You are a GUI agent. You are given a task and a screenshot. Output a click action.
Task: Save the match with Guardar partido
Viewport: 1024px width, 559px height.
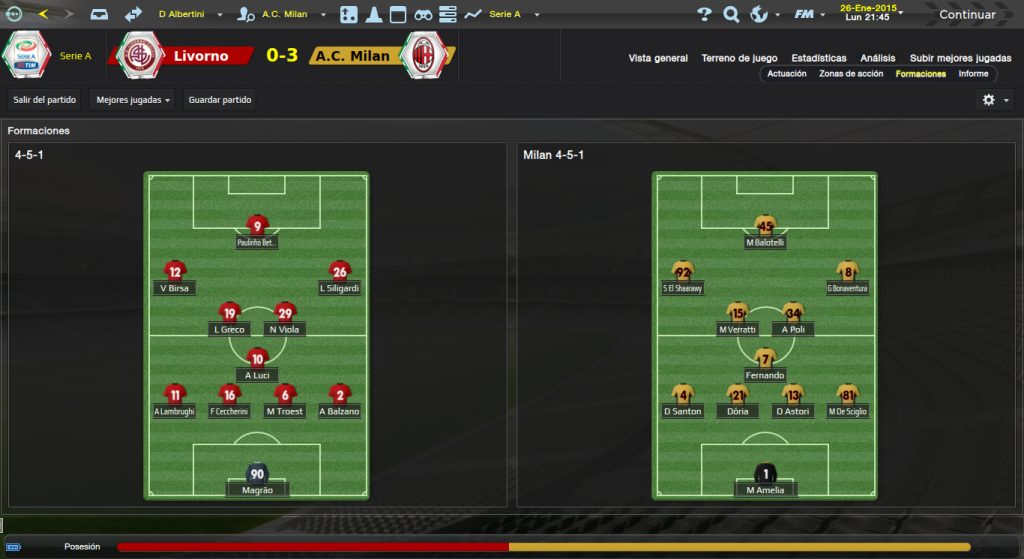tap(220, 100)
